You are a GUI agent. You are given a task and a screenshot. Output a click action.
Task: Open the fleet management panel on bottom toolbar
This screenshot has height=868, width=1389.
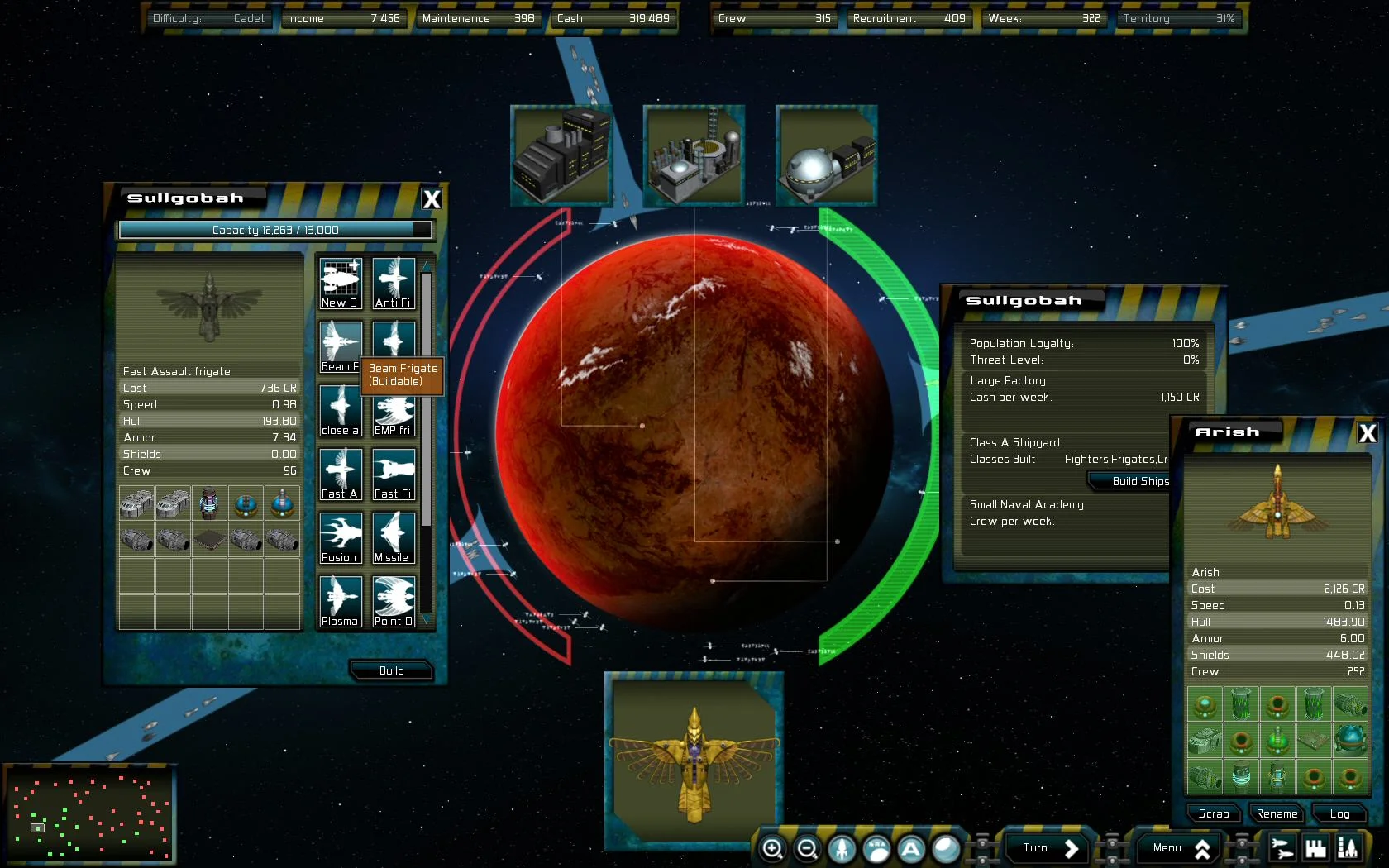pyautogui.click(x=1282, y=847)
